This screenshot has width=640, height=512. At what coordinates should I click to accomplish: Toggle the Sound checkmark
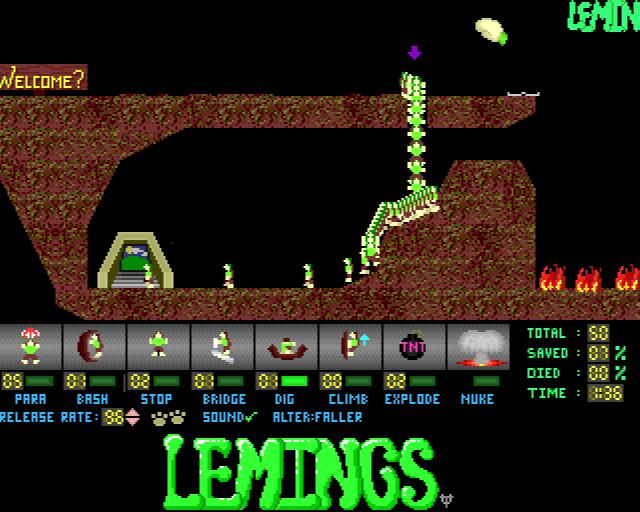tap(250, 417)
